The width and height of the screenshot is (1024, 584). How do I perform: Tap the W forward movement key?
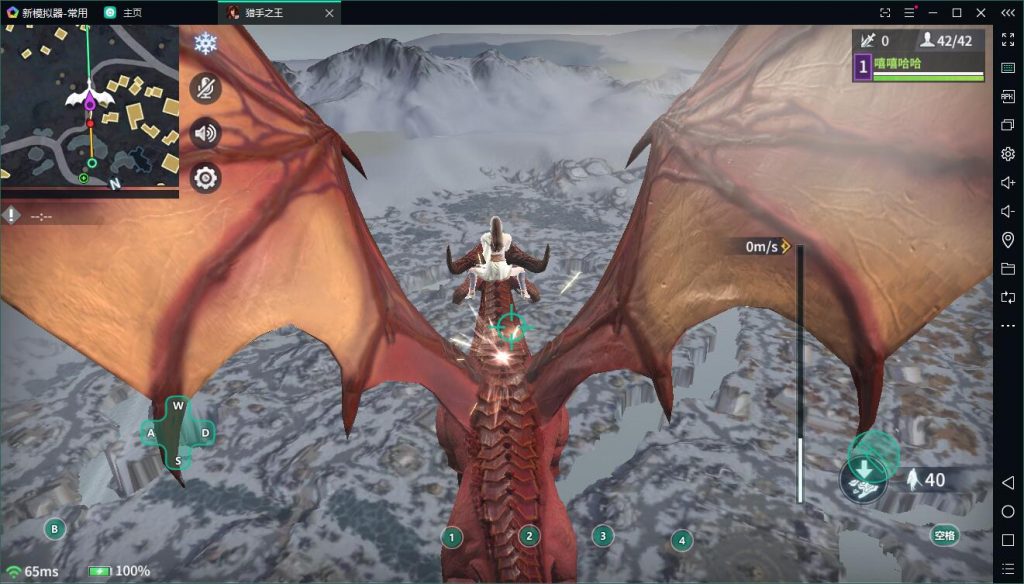tap(178, 405)
